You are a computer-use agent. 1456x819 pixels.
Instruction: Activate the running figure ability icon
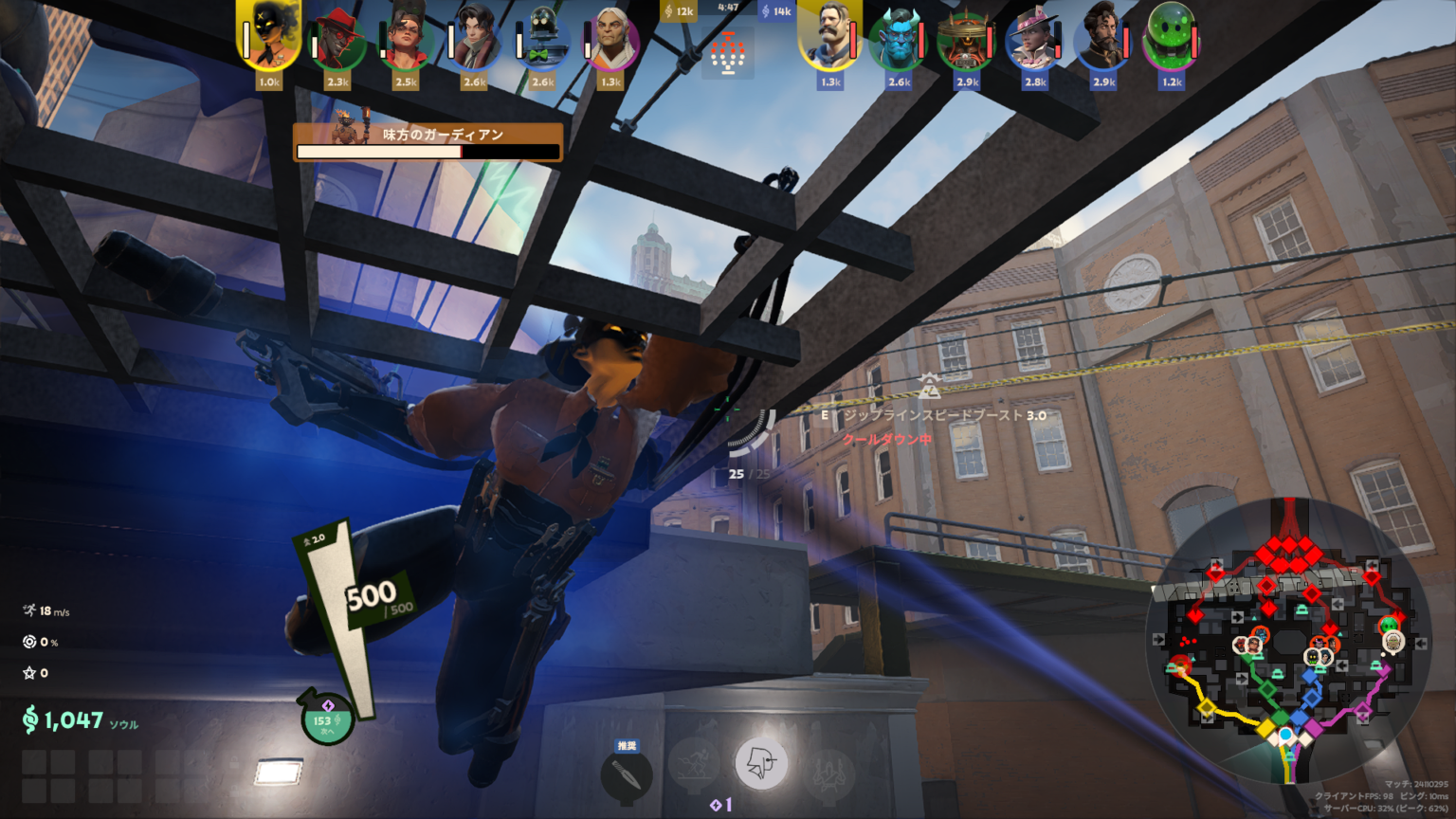(x=695, y=764)
